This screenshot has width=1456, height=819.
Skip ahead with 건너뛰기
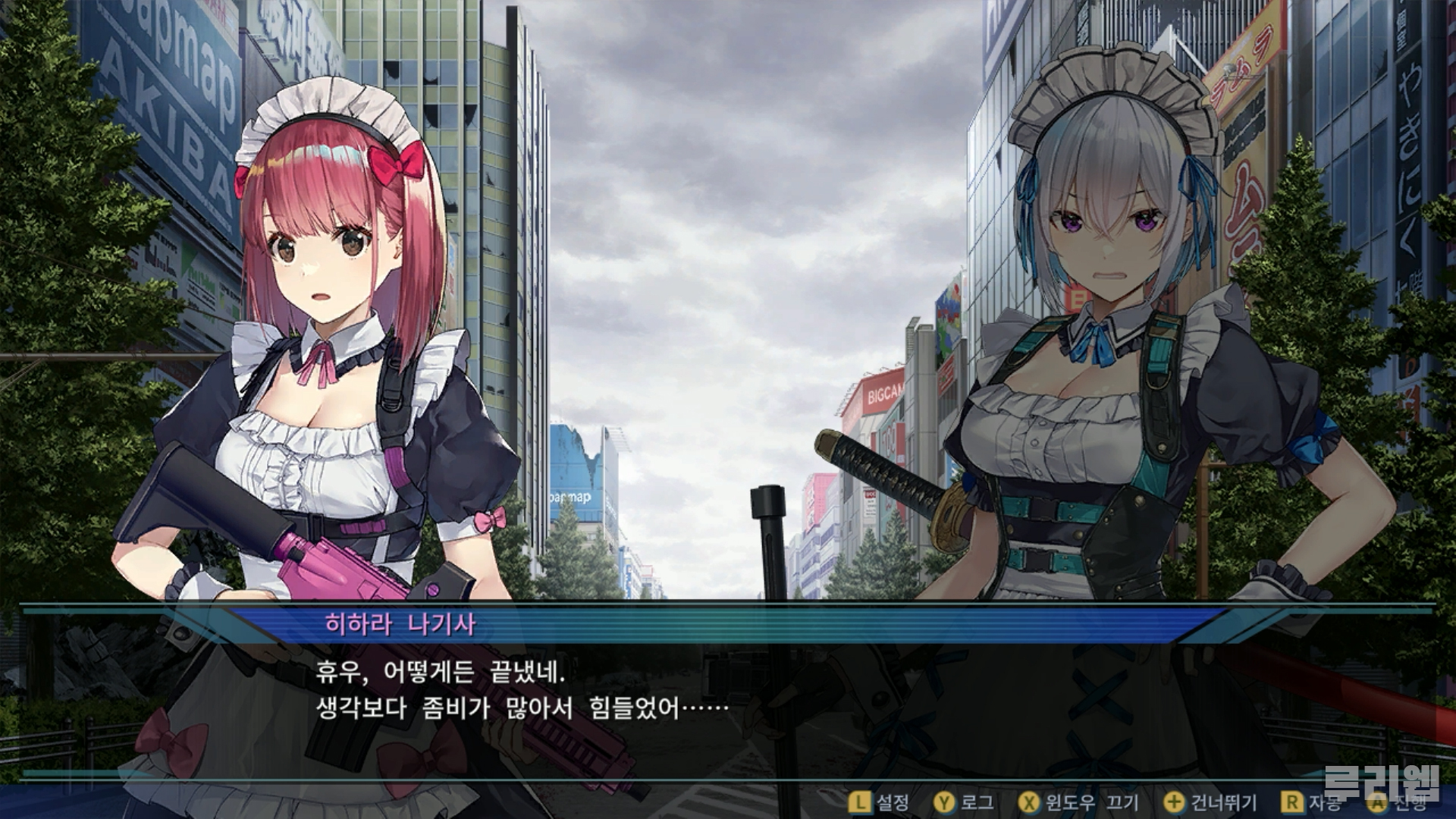click(x=1210, y=802)
